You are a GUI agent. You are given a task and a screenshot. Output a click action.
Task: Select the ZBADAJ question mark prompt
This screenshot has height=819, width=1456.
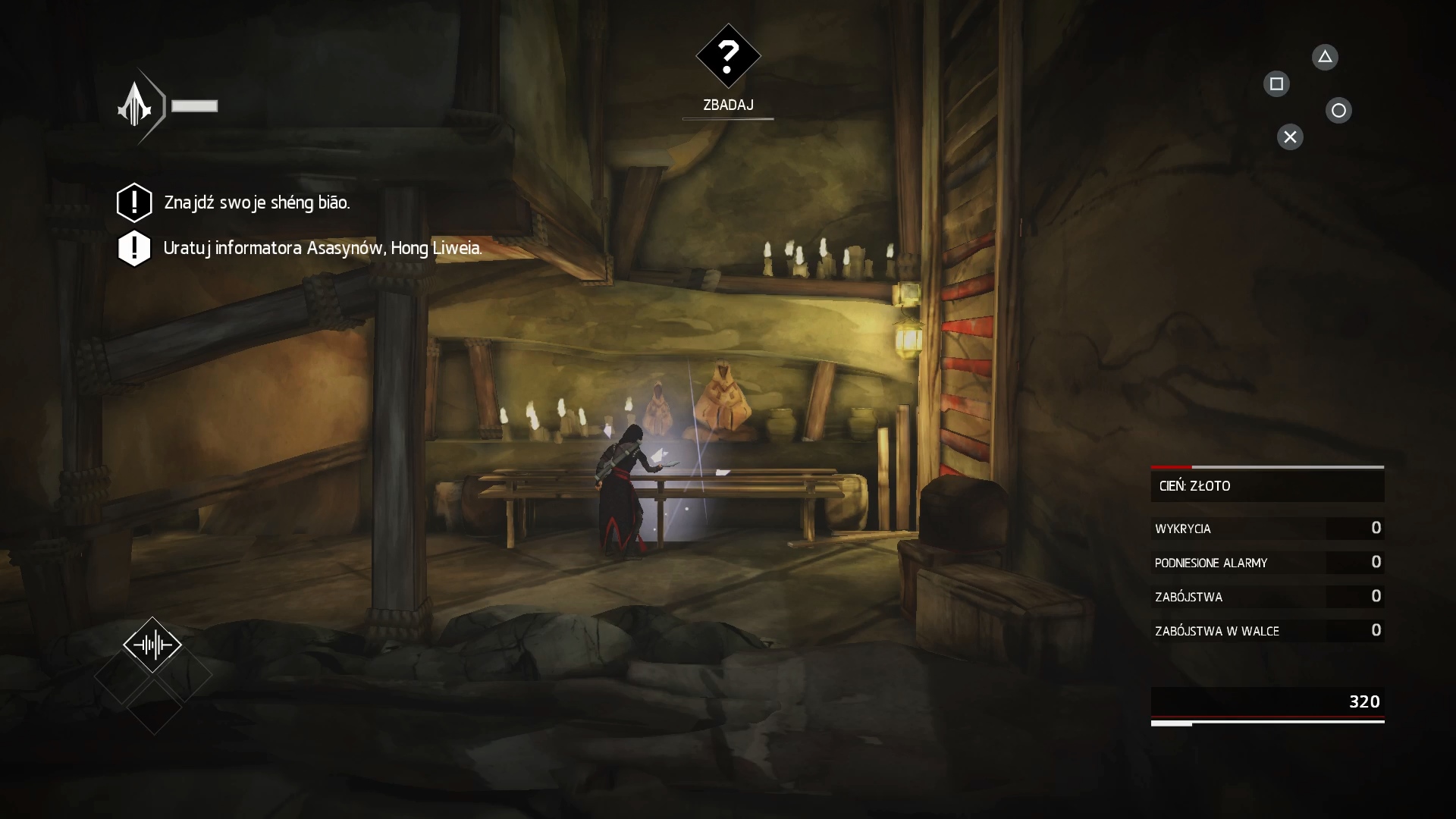728,55
